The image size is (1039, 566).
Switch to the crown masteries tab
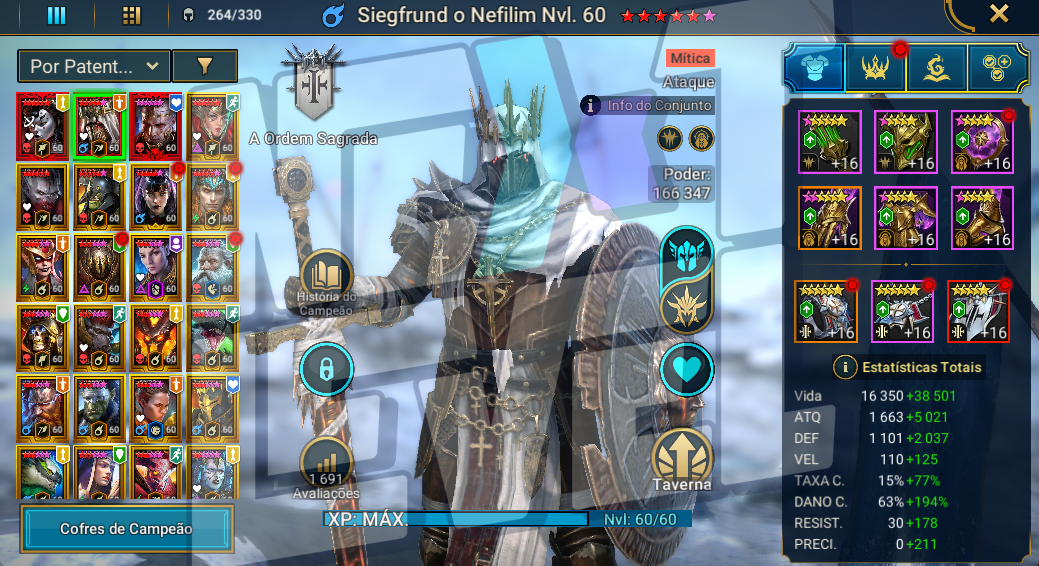pos(876,67)
